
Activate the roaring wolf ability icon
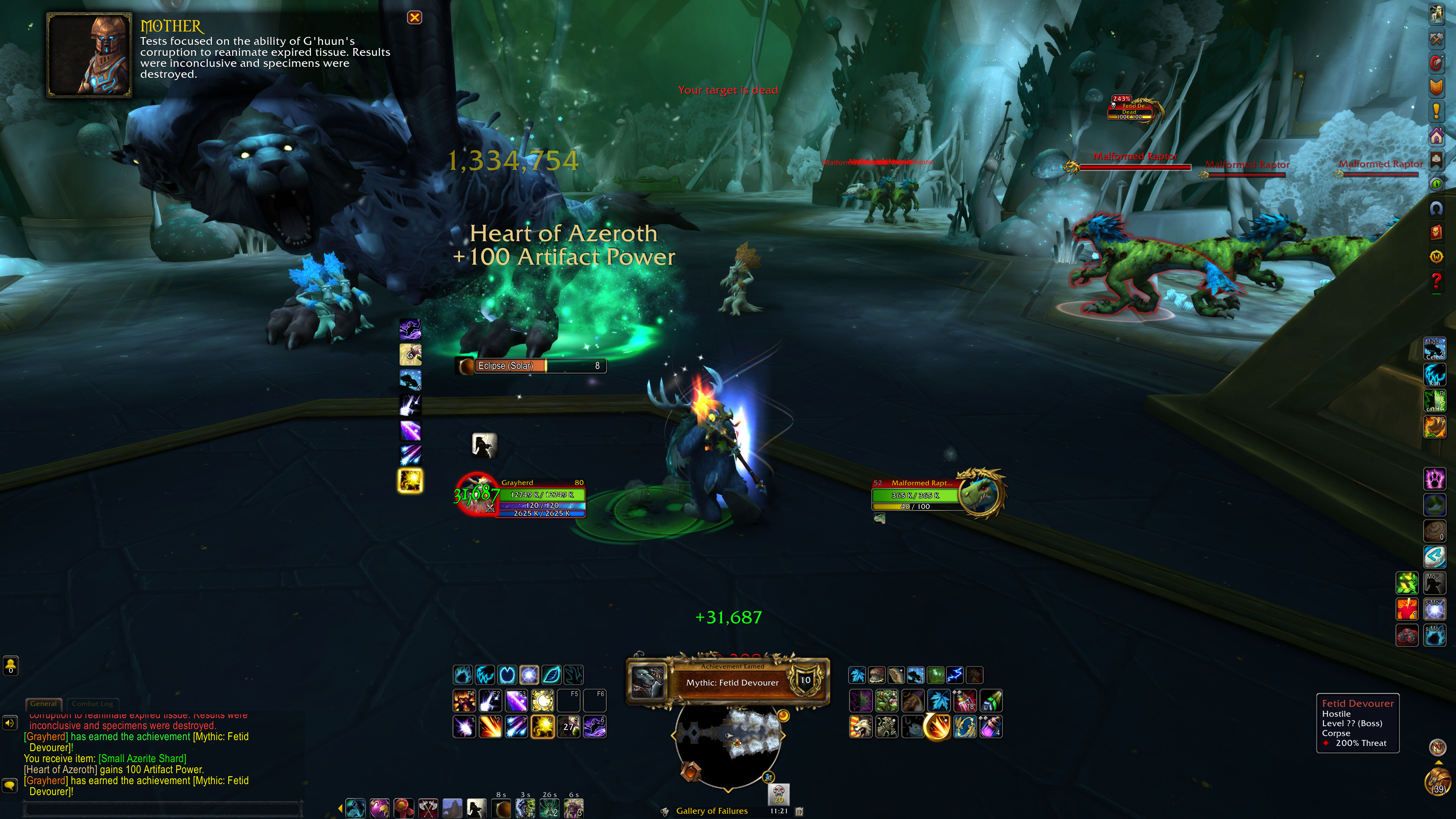860,727
